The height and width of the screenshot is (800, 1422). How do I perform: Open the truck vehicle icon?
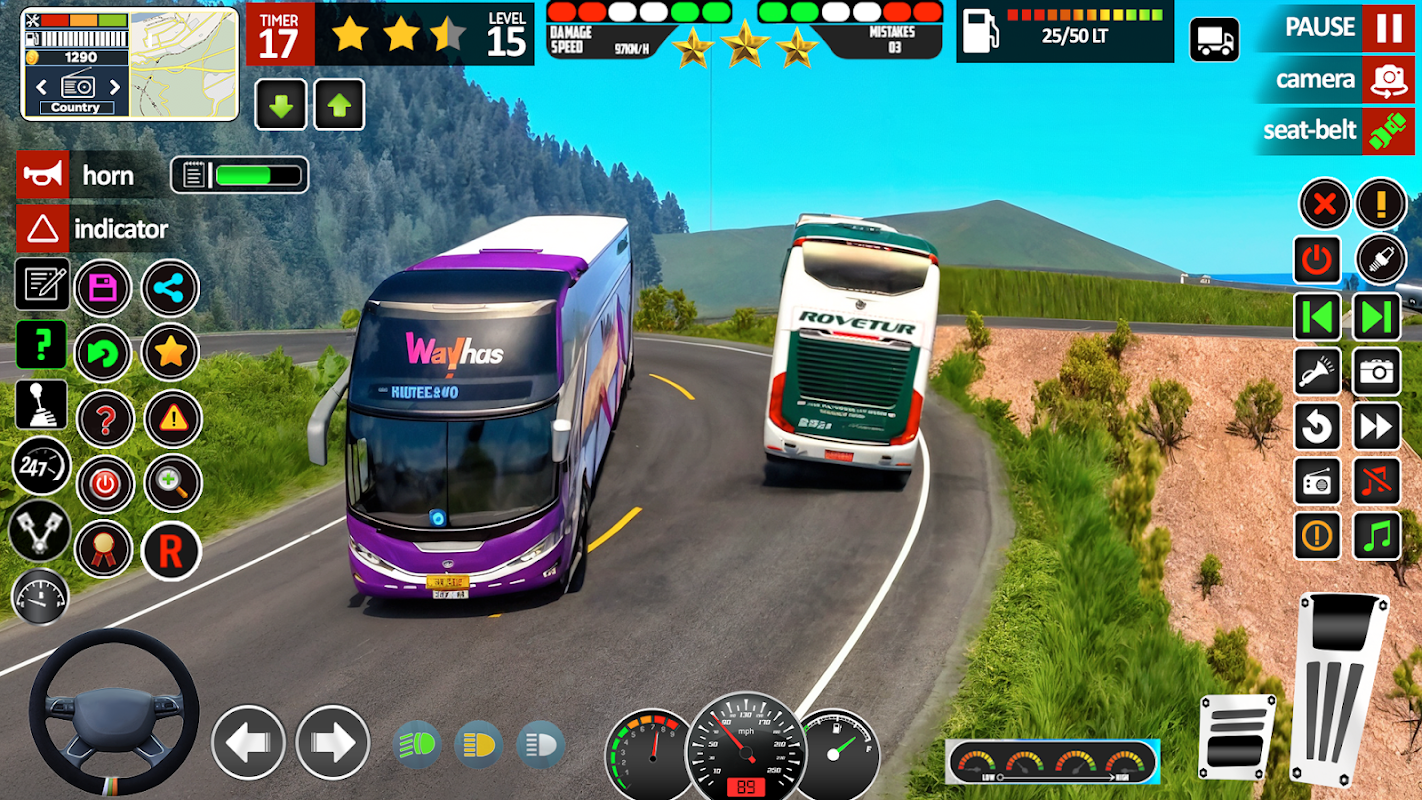(1214, 40)
